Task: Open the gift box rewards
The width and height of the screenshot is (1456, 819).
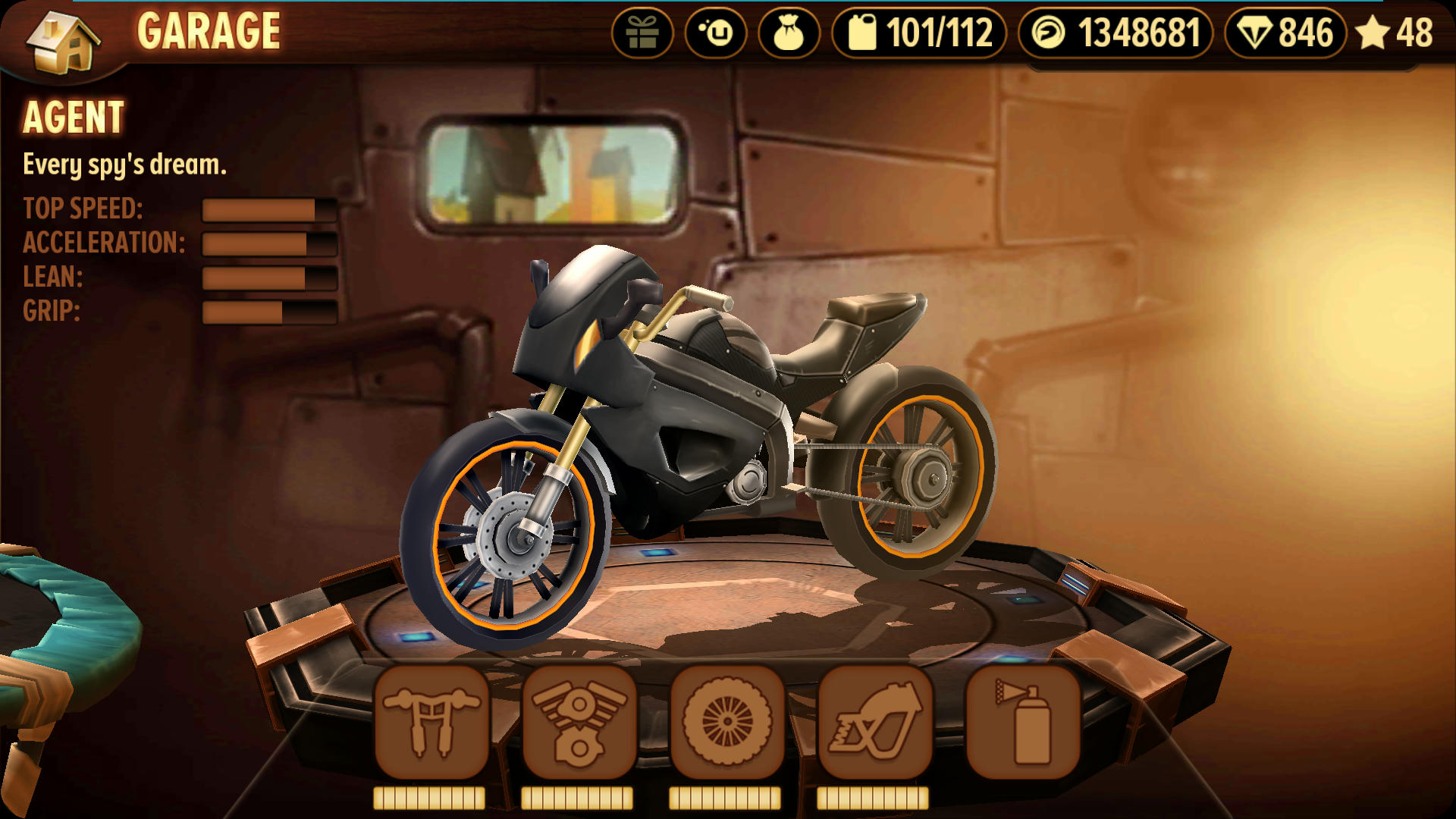Action: pos(642,33)
